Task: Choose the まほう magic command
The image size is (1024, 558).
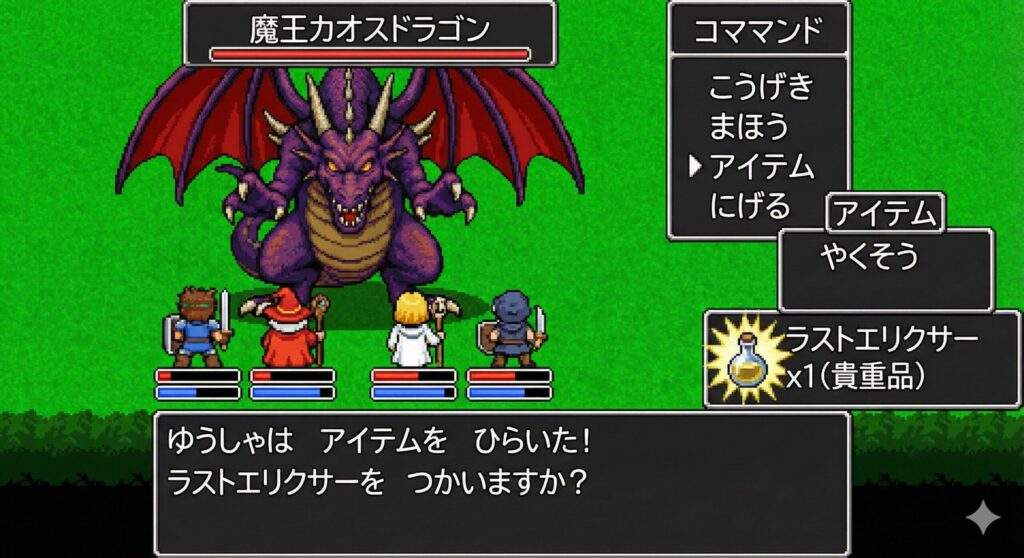Action: point(749,127)
